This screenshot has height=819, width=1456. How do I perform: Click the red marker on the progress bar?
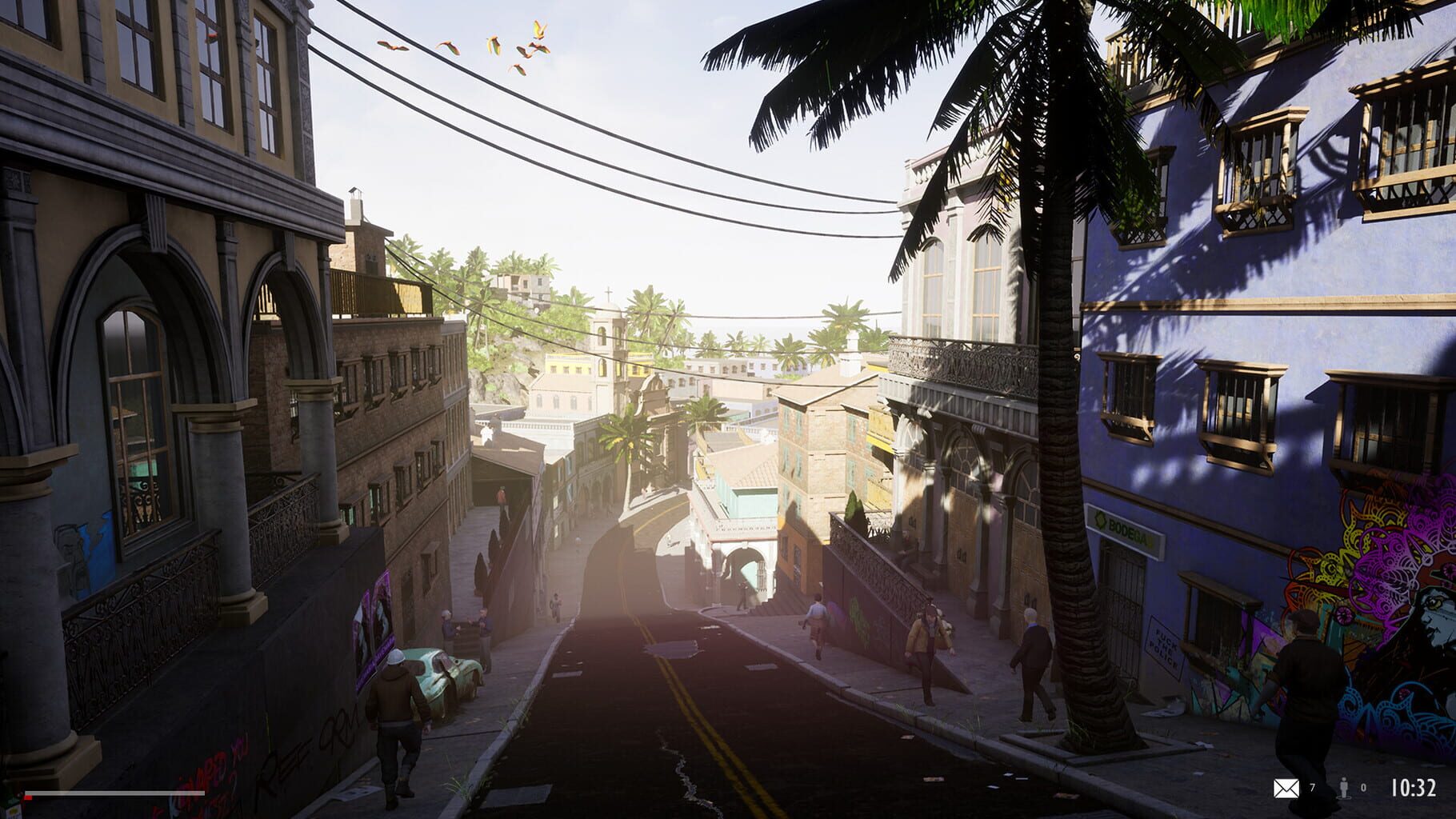point(26,797)
